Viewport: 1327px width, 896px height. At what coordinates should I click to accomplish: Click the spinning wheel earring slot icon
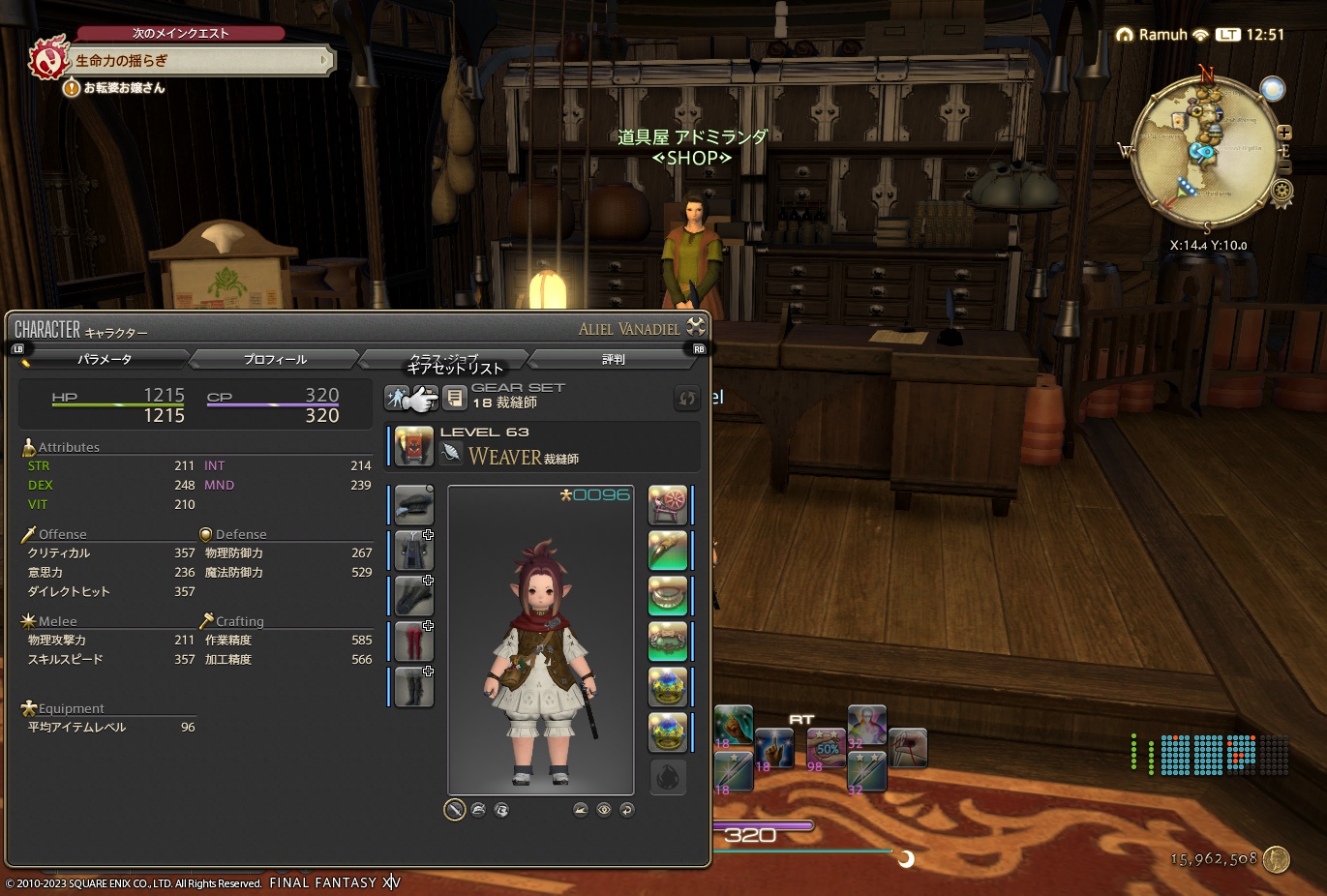coord(668,504)
